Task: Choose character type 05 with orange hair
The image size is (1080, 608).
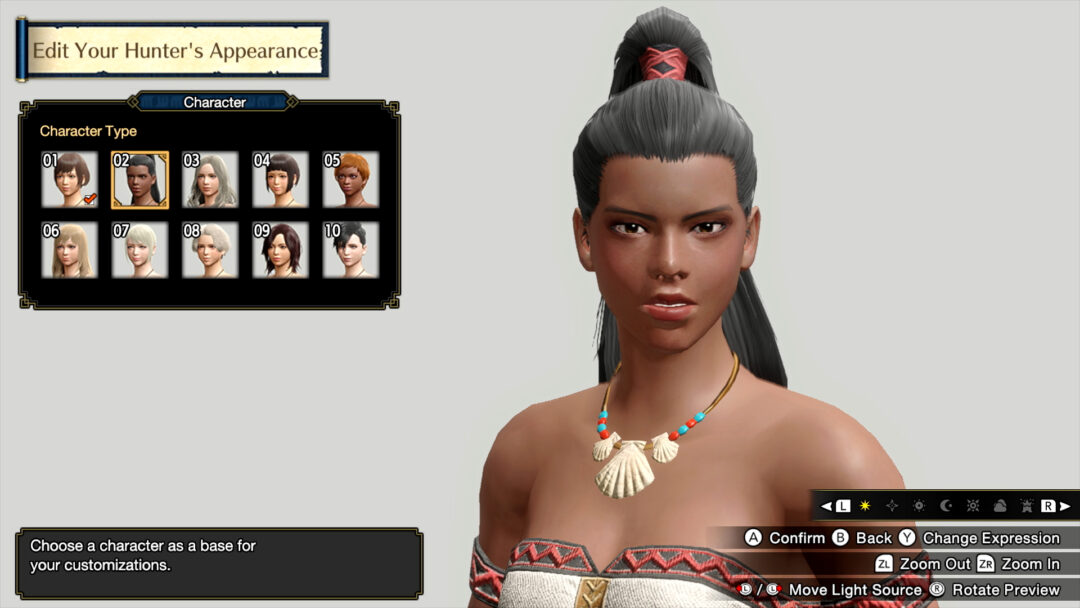Action: point(351,180)
